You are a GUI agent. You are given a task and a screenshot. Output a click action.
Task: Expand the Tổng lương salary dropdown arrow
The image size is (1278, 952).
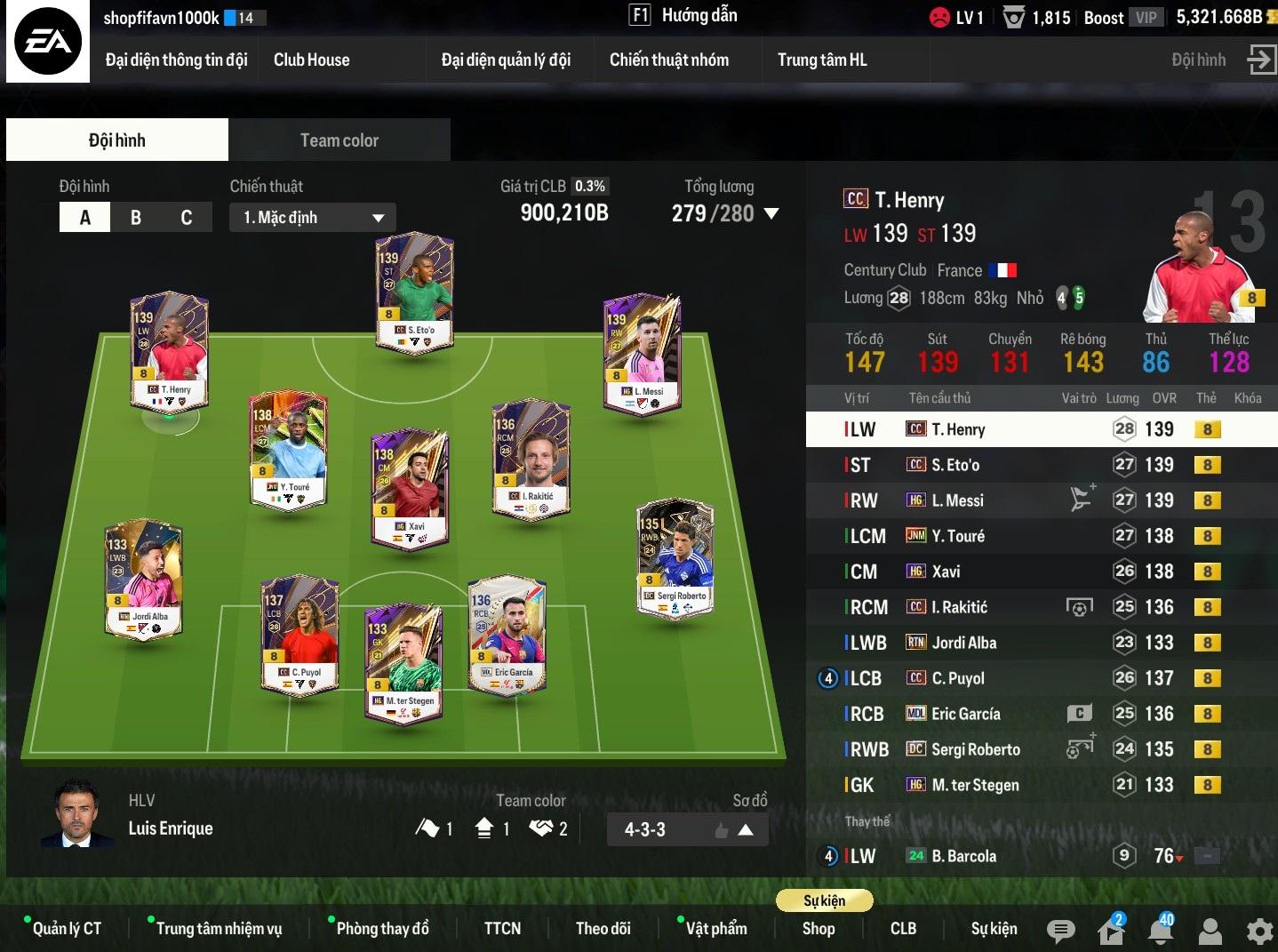tap(771, 214)
